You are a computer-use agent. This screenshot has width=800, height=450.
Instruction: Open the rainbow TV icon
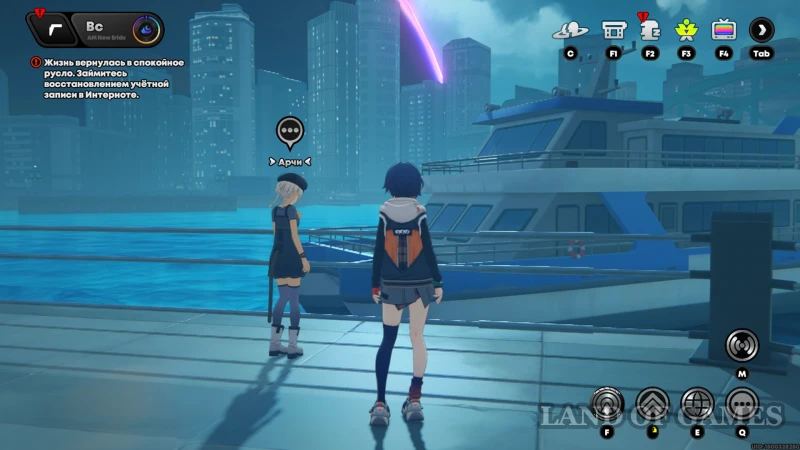point(724,30)
